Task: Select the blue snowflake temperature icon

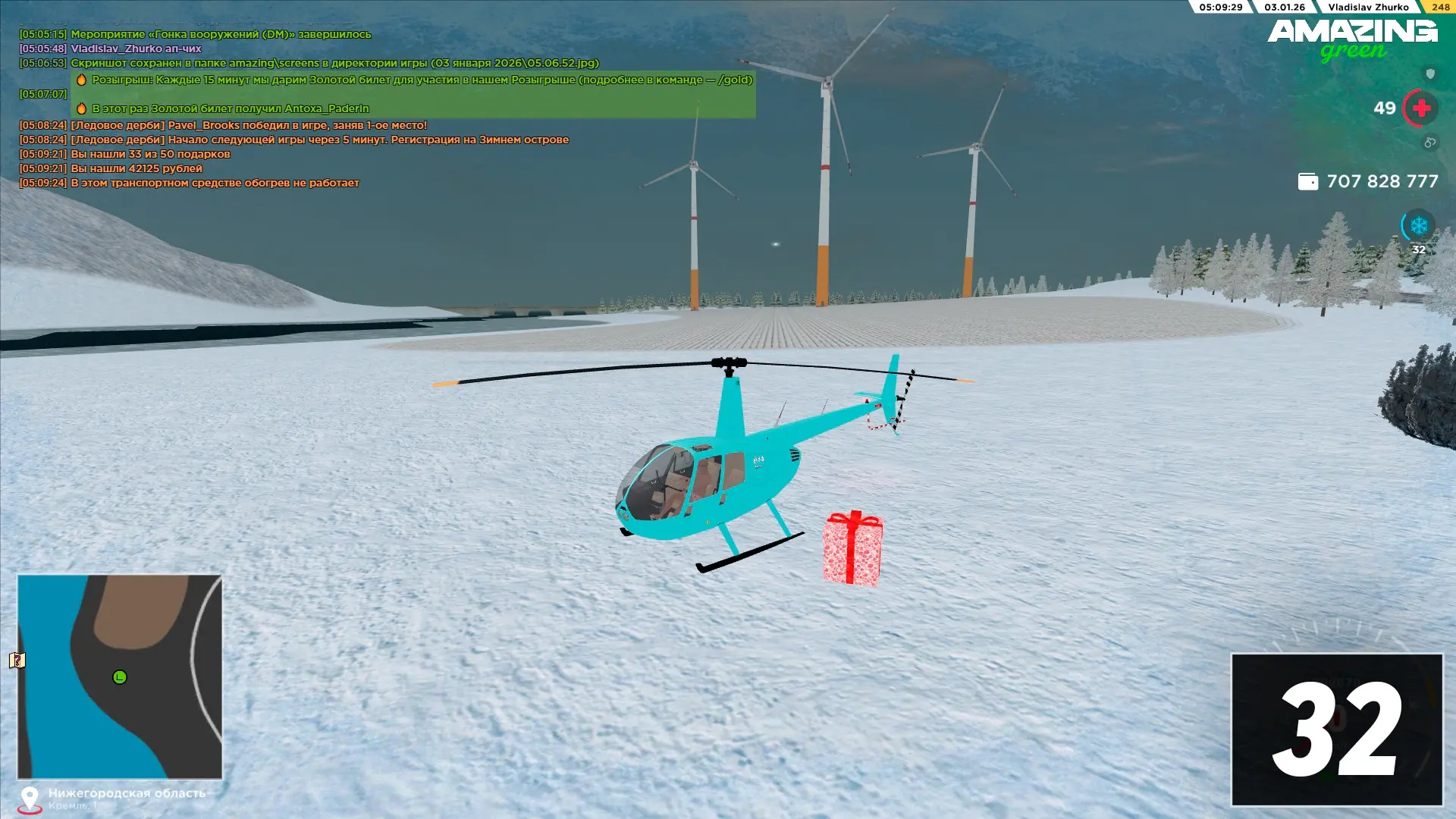Action: 1418,225
